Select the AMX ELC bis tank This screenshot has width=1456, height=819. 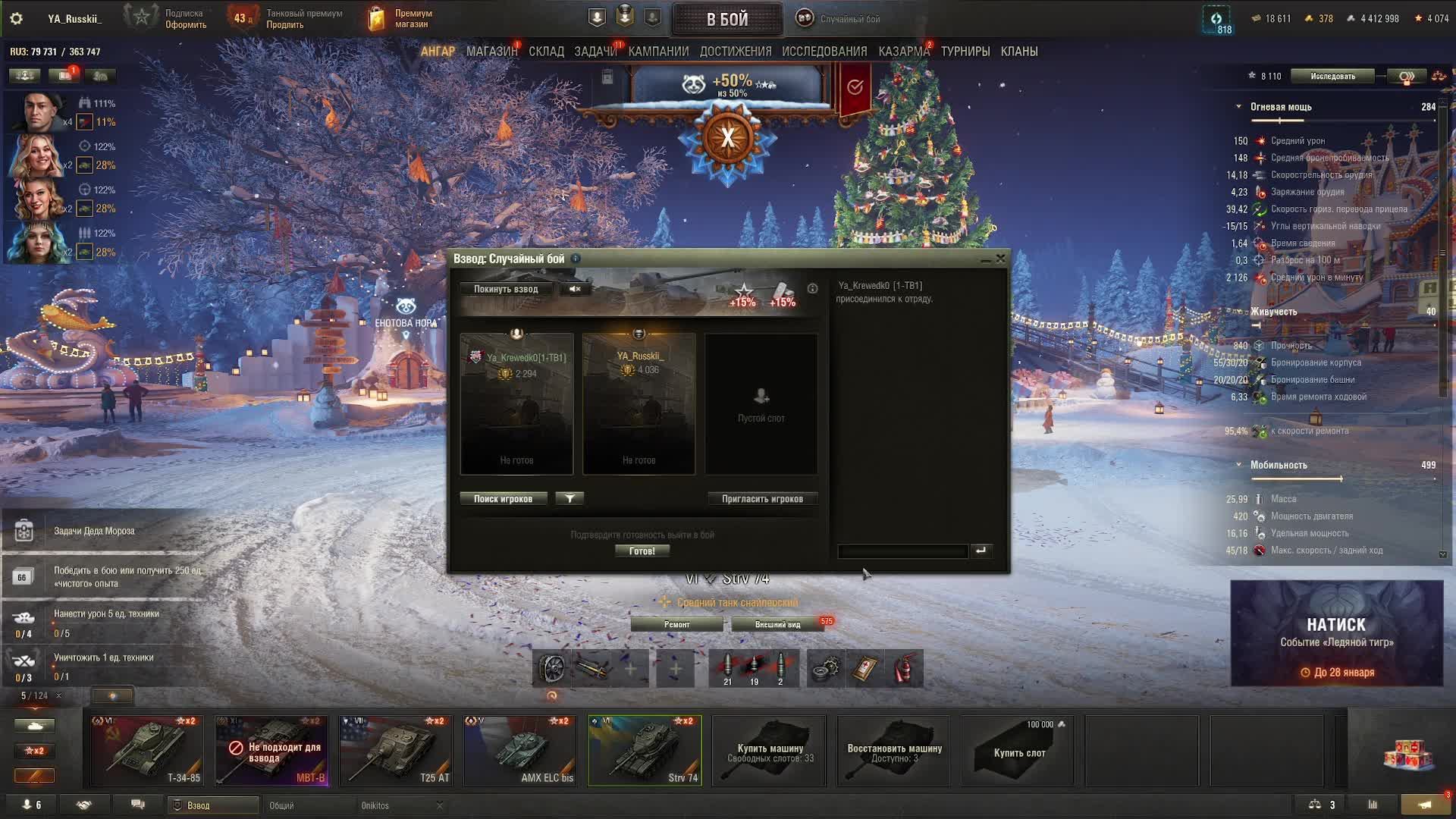[520, 750]
